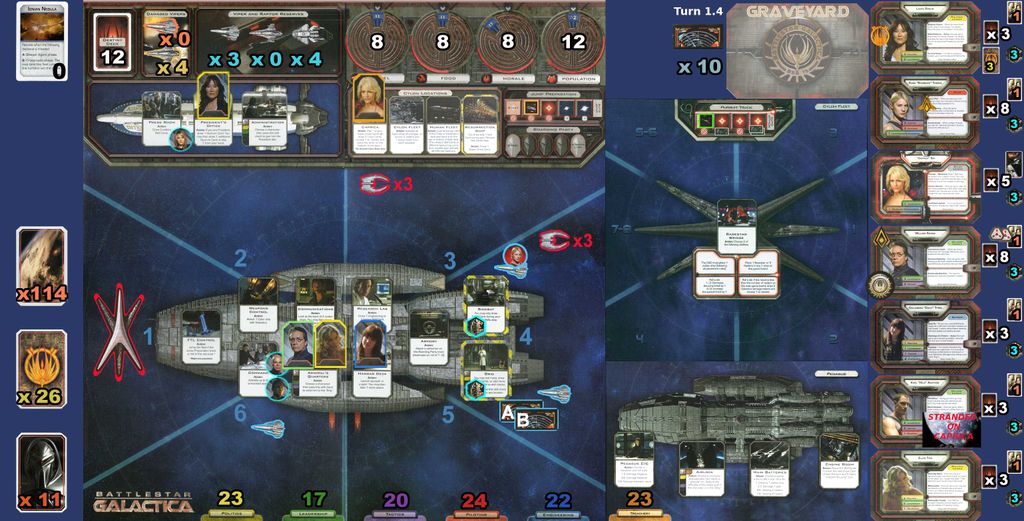Draw from the yellow Politics skill deck

click(x=230, y=501)
